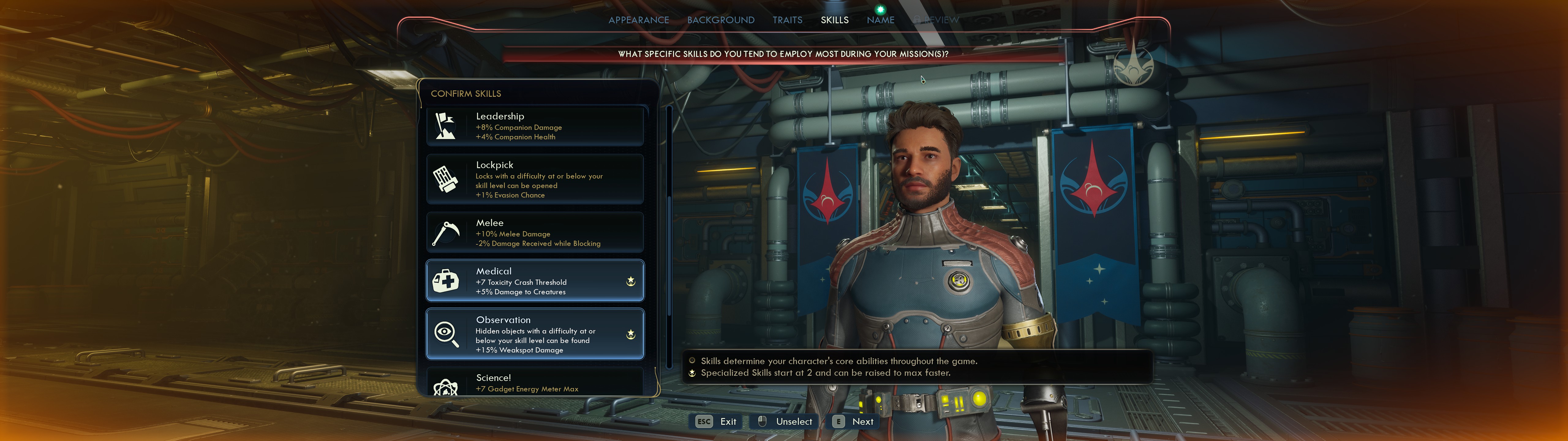Viewport: 1568px width, 441px height.
Task: Select the Skills tab
Action: click(x=835, y=20)
